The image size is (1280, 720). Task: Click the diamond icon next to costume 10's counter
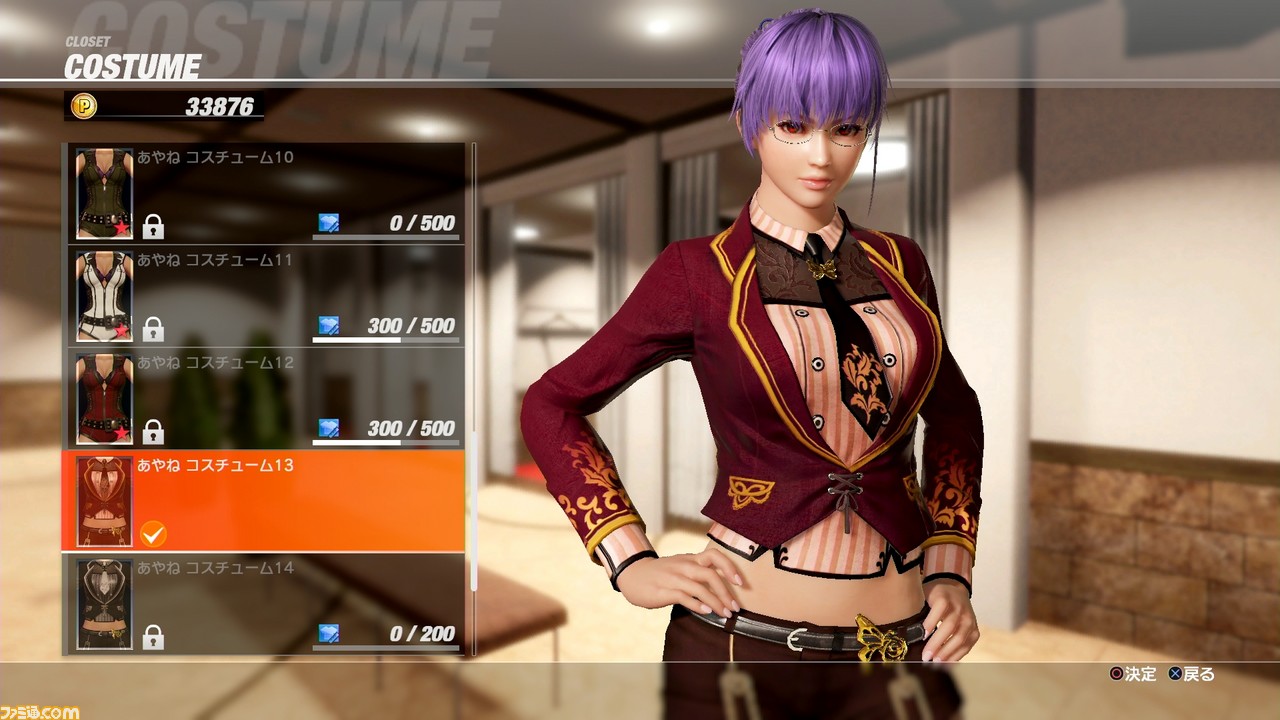(x=330, y=222)
